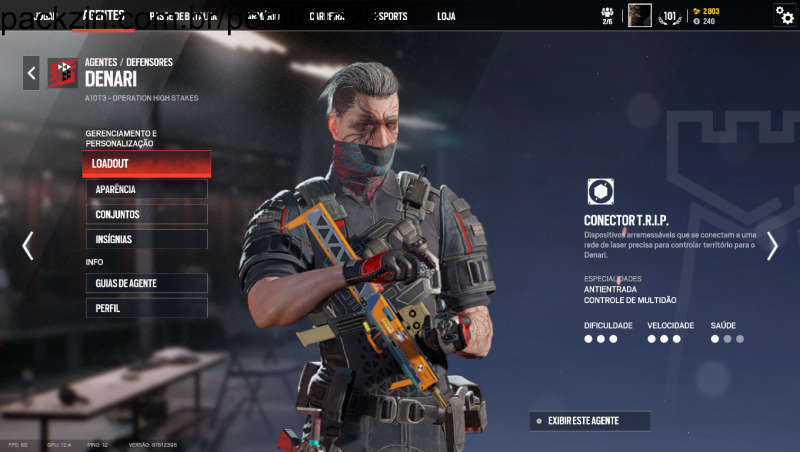Viewport: 800px width, 452px height.
Task: Select the Conjuntos menu entry
Action: [x=146, y=214]
